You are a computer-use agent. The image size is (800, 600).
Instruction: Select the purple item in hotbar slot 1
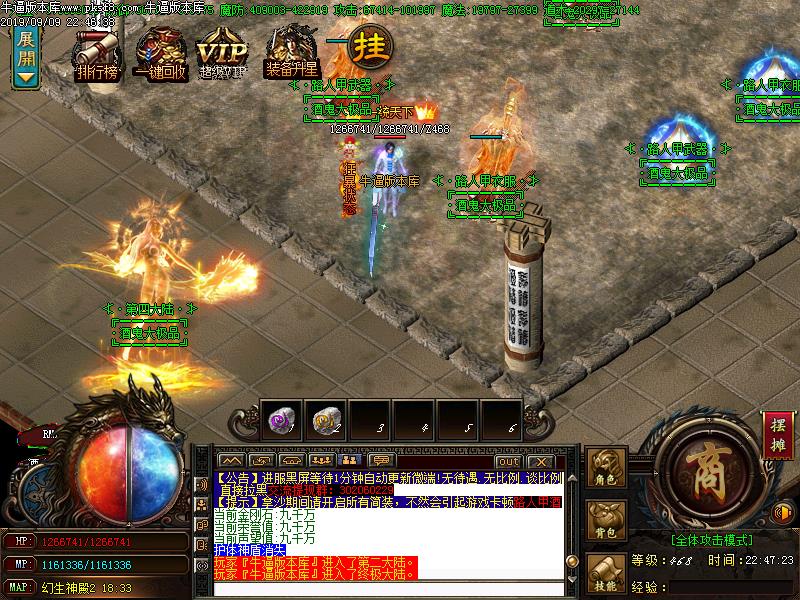point(282,421)
